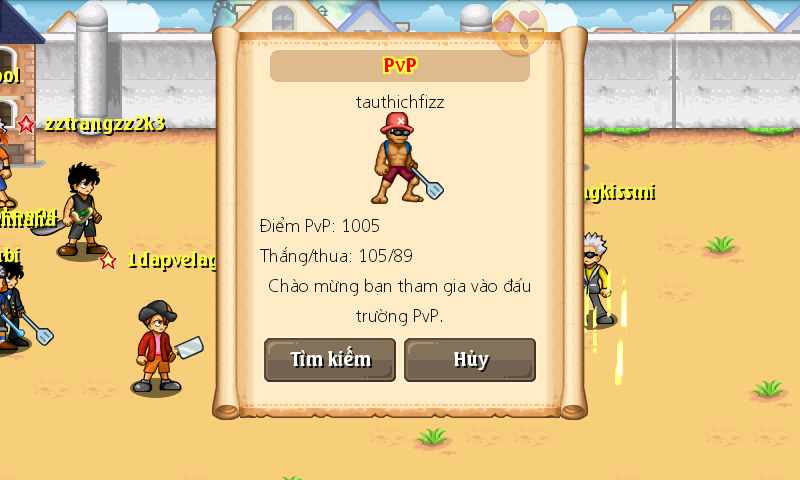800x480 pixels.
Task: Cancel the PvP dialog with Hủy
Action: 470,360
